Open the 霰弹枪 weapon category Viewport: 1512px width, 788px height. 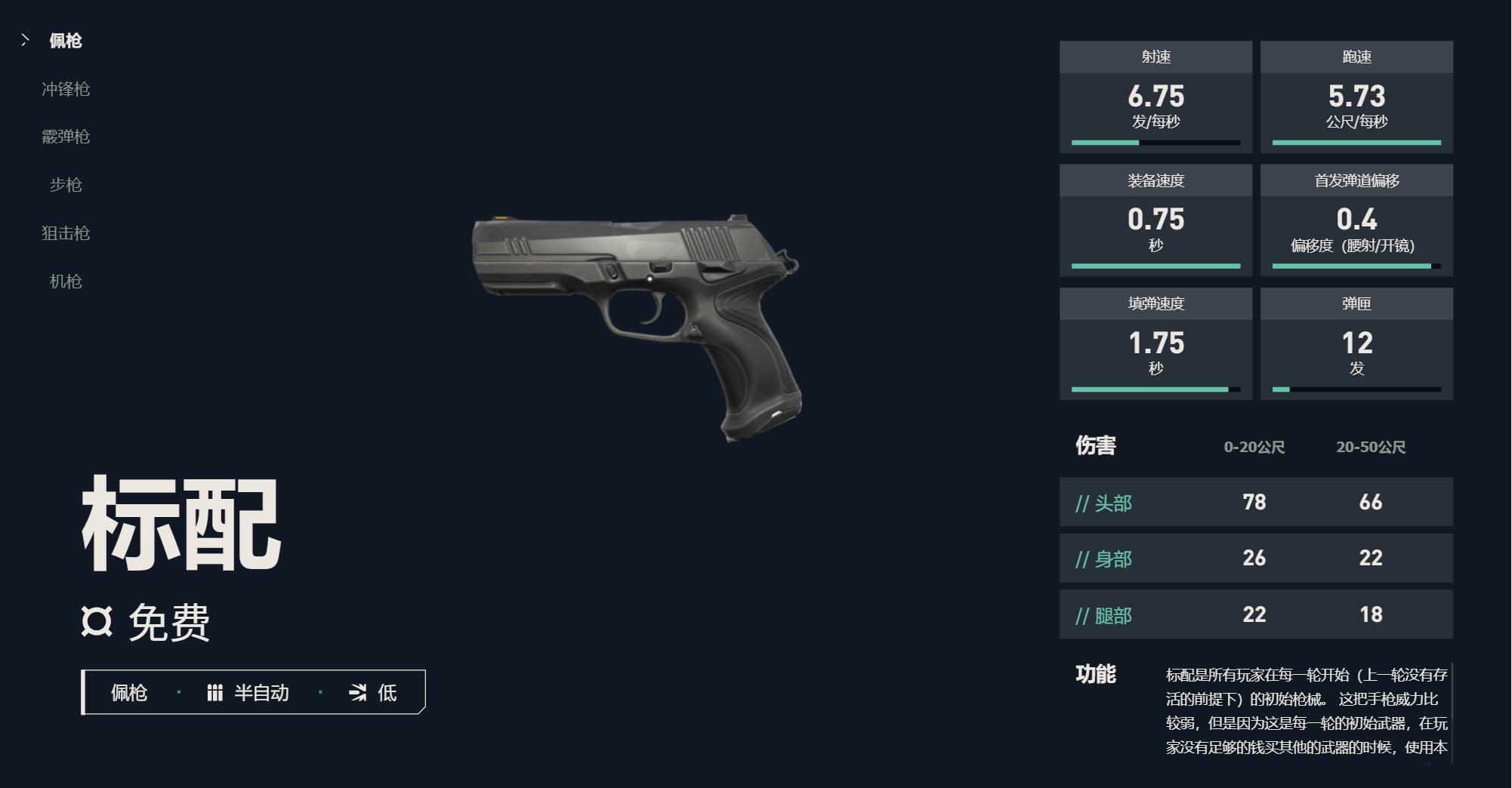66,137
